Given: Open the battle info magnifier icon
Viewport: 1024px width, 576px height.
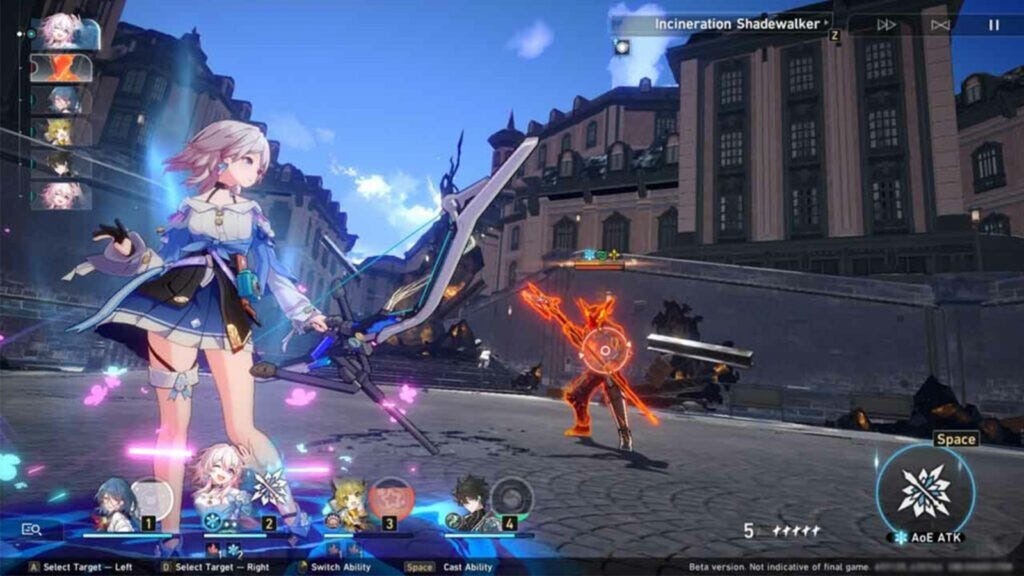Looking at the screenshot, I should [x=31, y=530].
